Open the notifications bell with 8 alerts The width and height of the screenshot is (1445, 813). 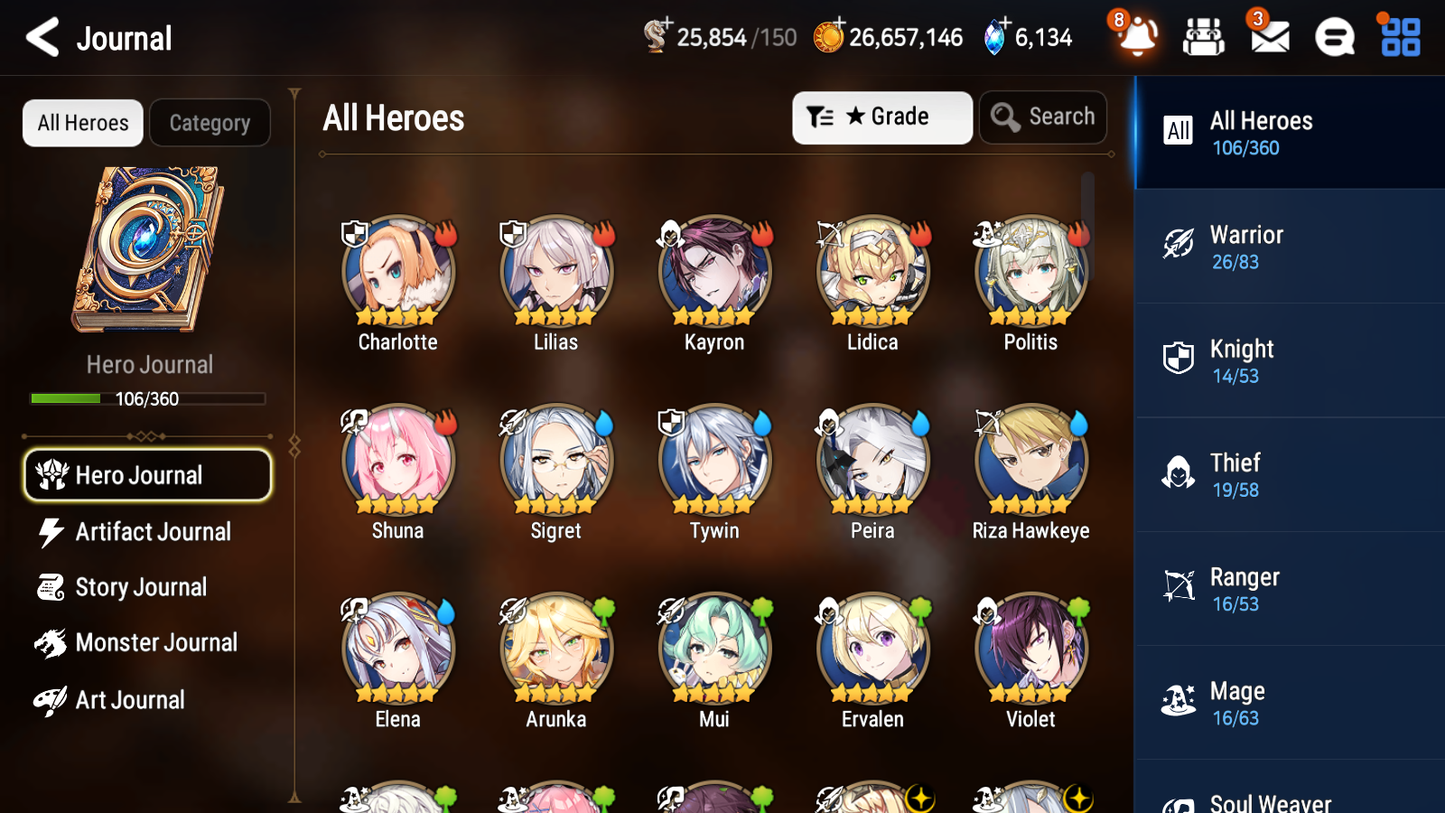(1135, 36)
